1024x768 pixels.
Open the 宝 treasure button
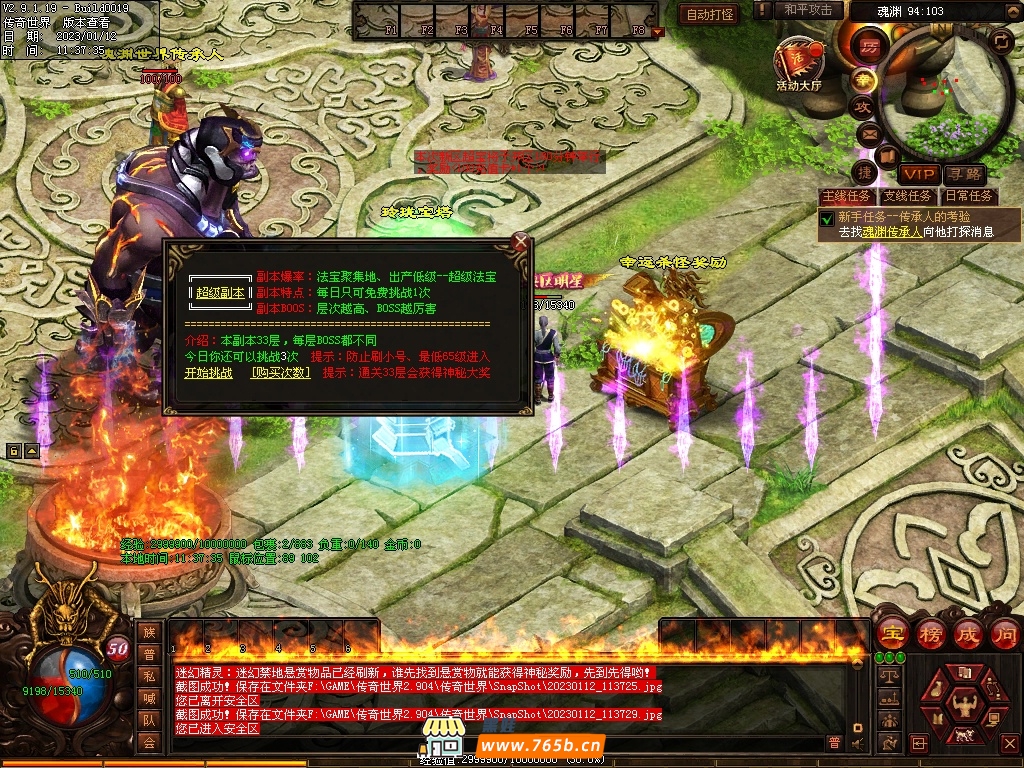coord(891,633)
